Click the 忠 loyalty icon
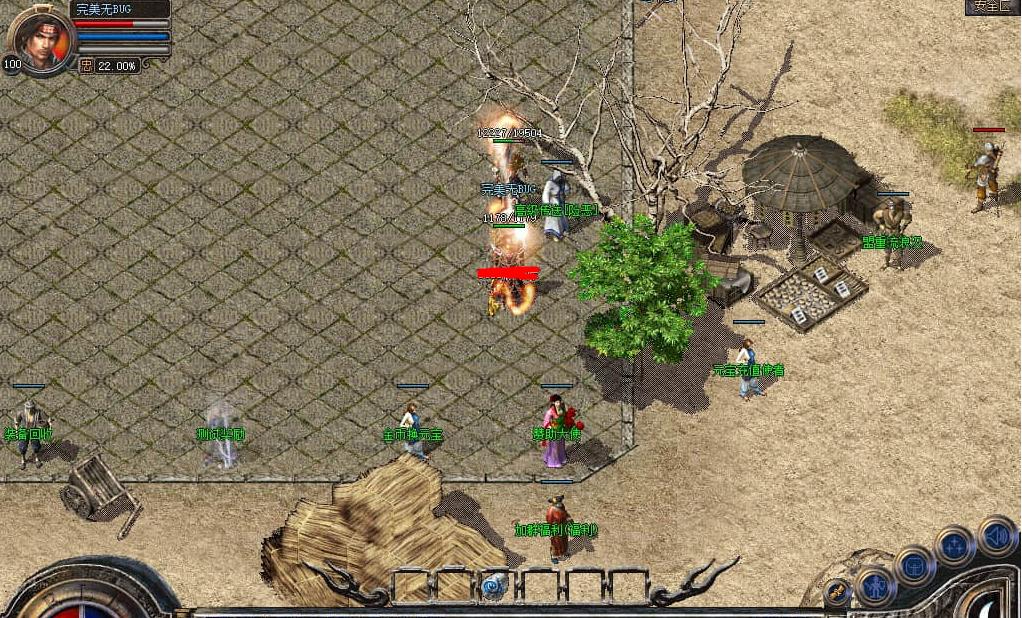 point(87,65)
